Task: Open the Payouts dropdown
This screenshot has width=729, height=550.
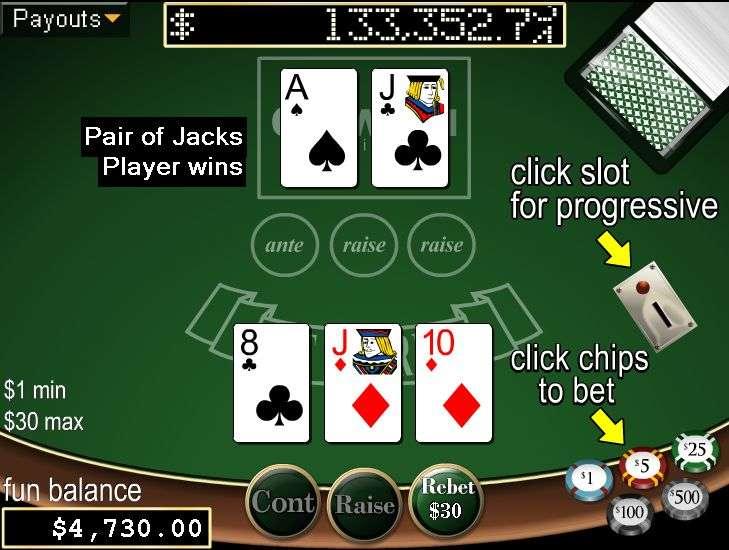Action: click(x=66, y=19)
